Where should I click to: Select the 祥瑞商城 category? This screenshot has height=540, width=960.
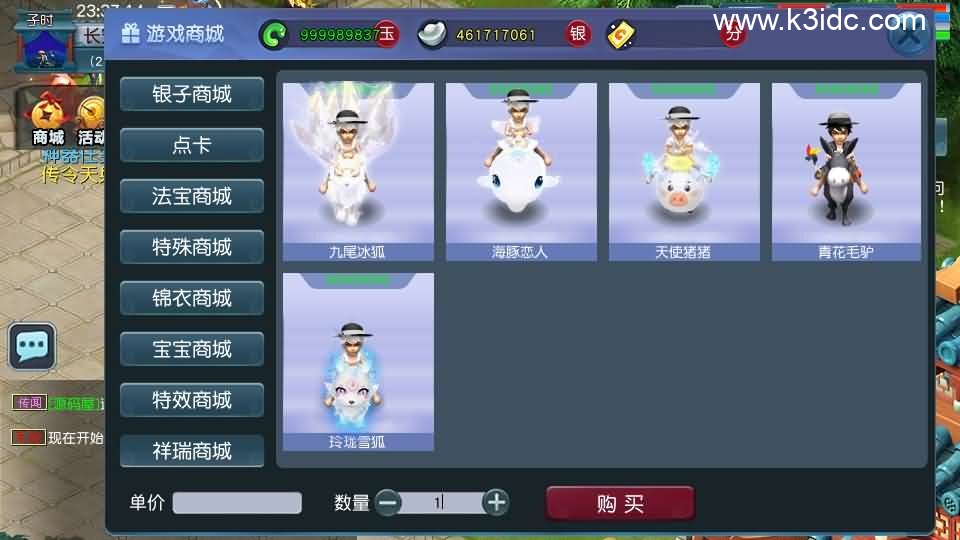coord(192,451)
